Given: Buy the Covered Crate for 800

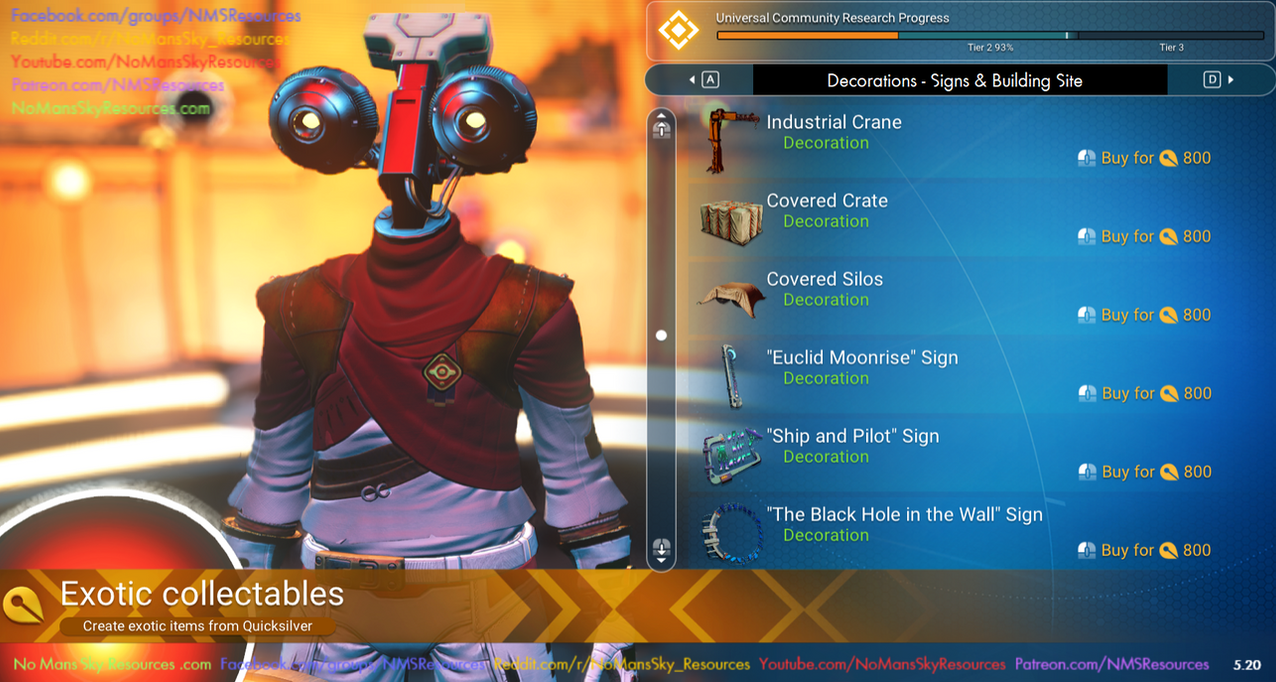Looking at the screenshot, I should 1144,237.
